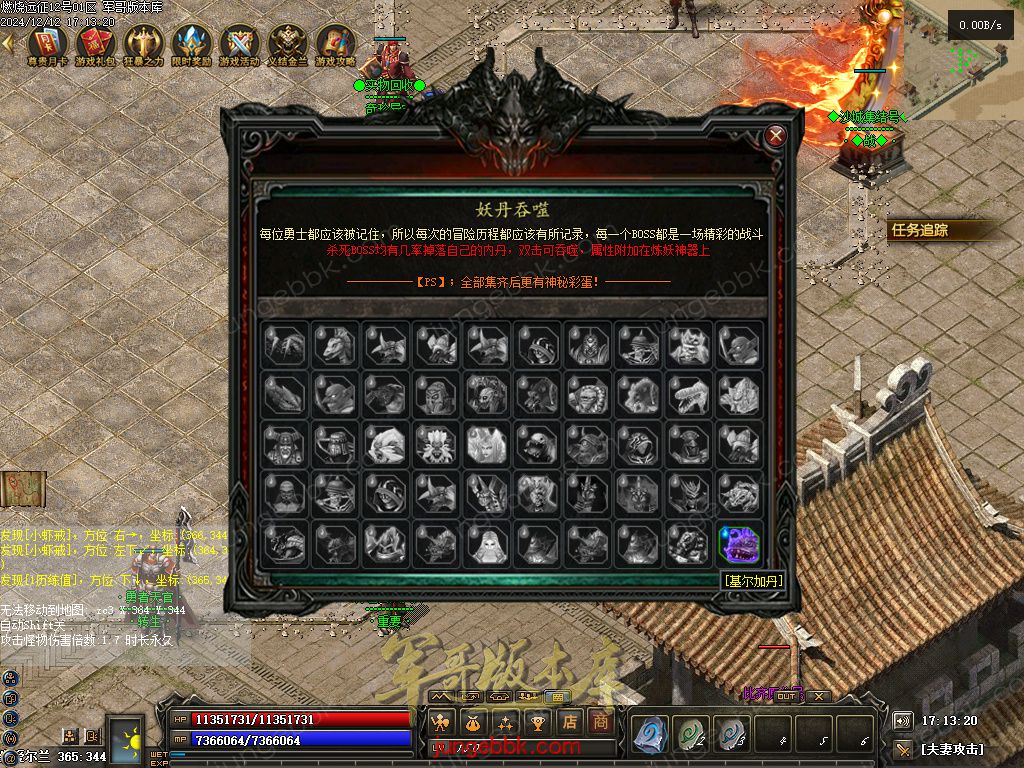Open the 游戏活动 crossed-swords events icon

point(239,43)
